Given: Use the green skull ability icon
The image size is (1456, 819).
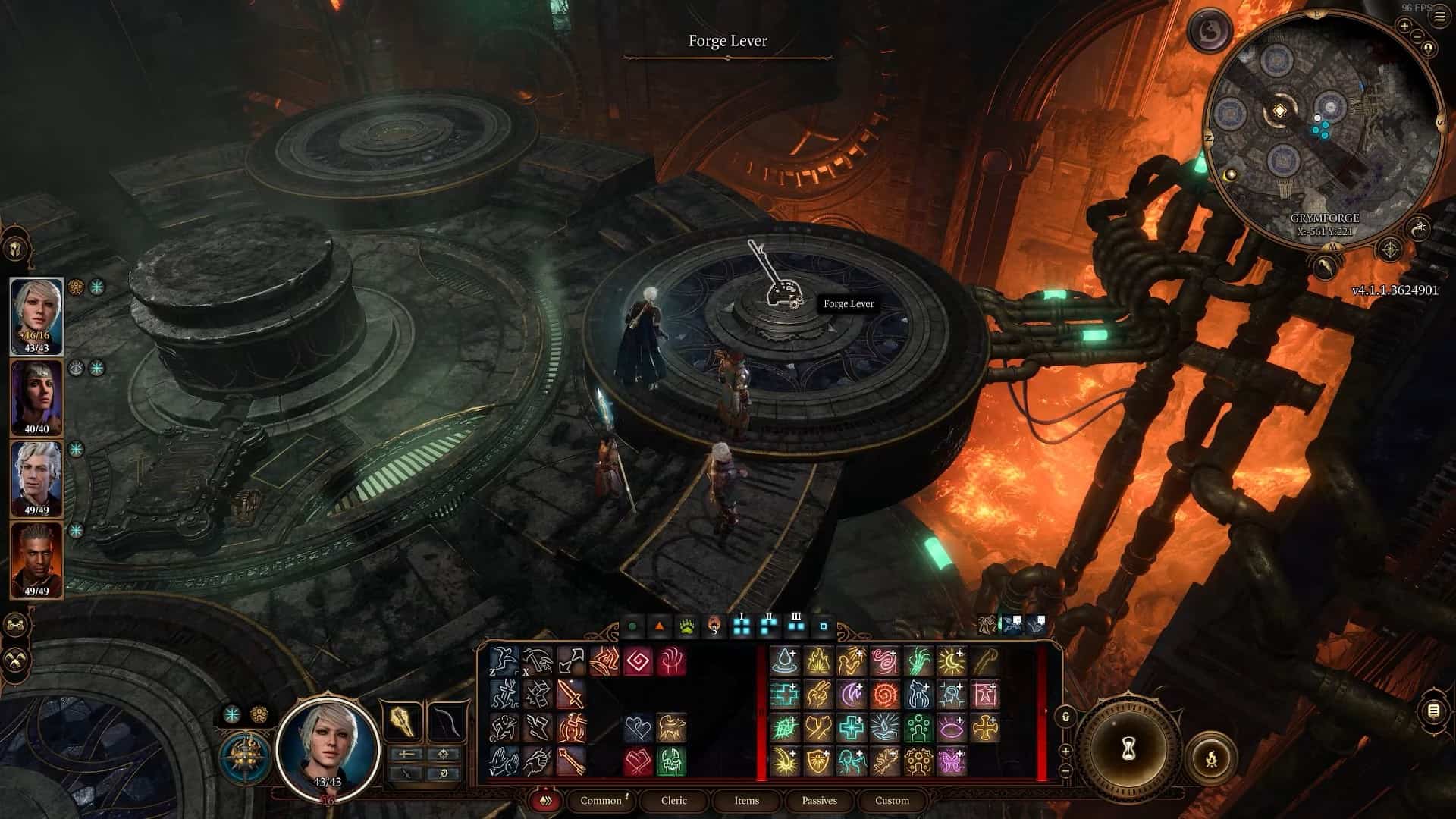Looking at the screenshot, I should click(x=670, y=761).
